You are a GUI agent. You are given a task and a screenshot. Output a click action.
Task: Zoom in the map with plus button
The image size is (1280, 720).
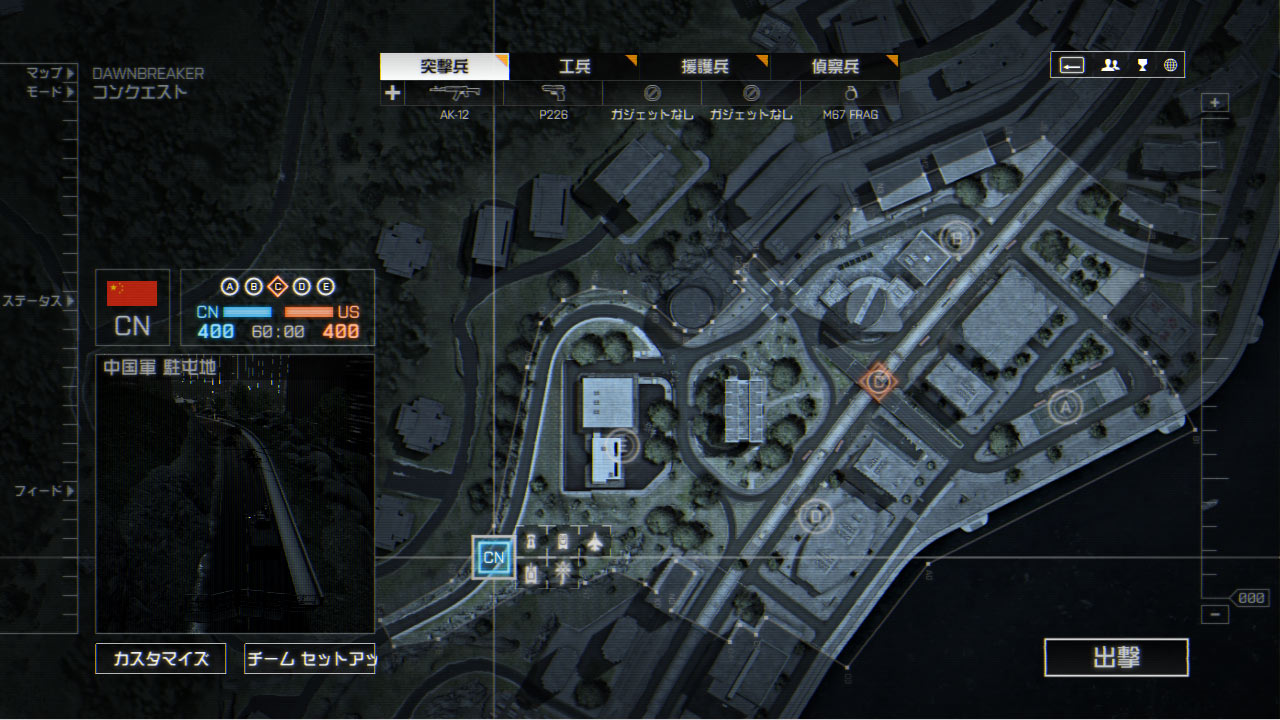[1215, 103]
